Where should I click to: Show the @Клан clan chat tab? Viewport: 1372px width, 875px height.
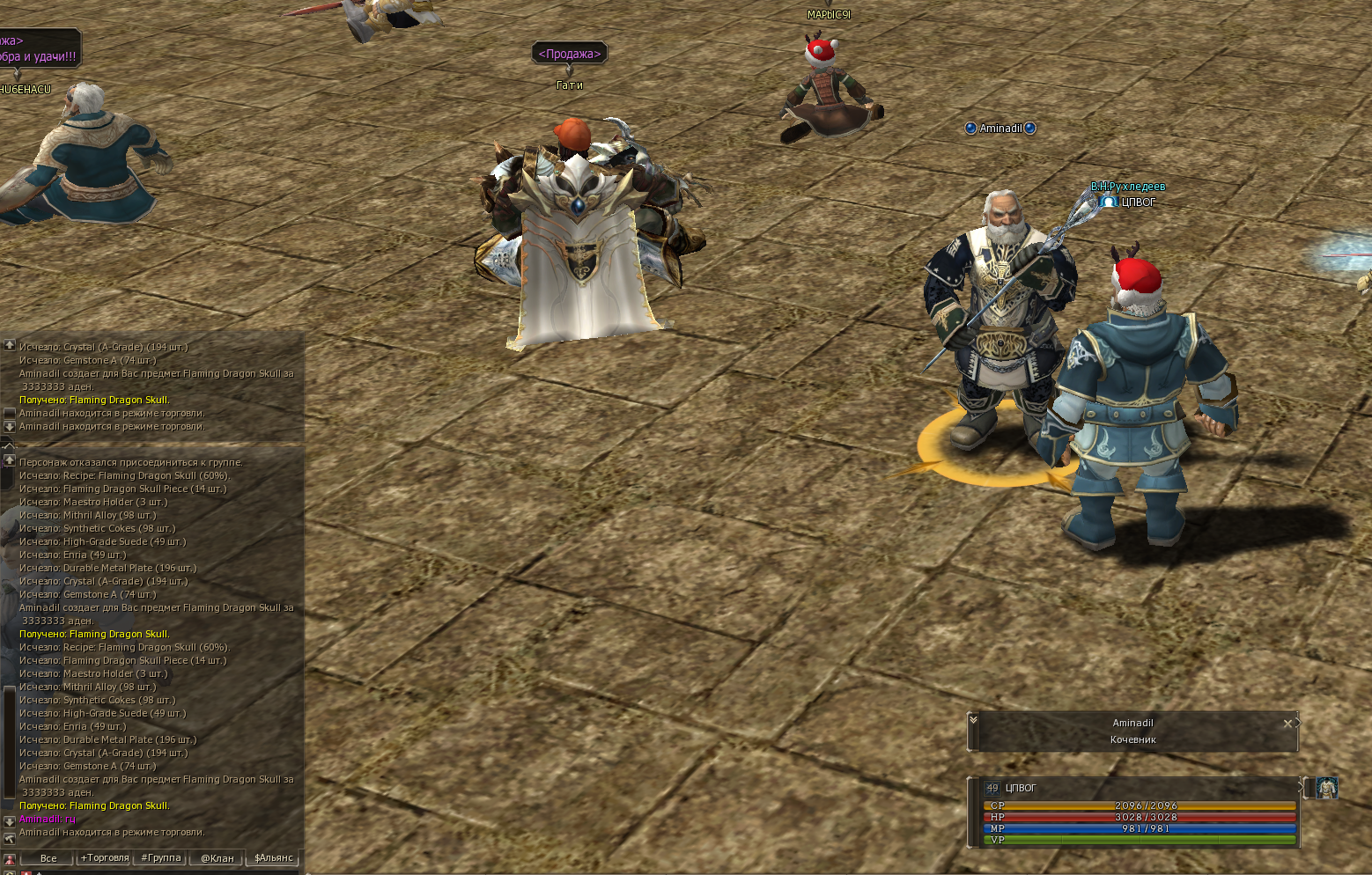click(218, 858)
